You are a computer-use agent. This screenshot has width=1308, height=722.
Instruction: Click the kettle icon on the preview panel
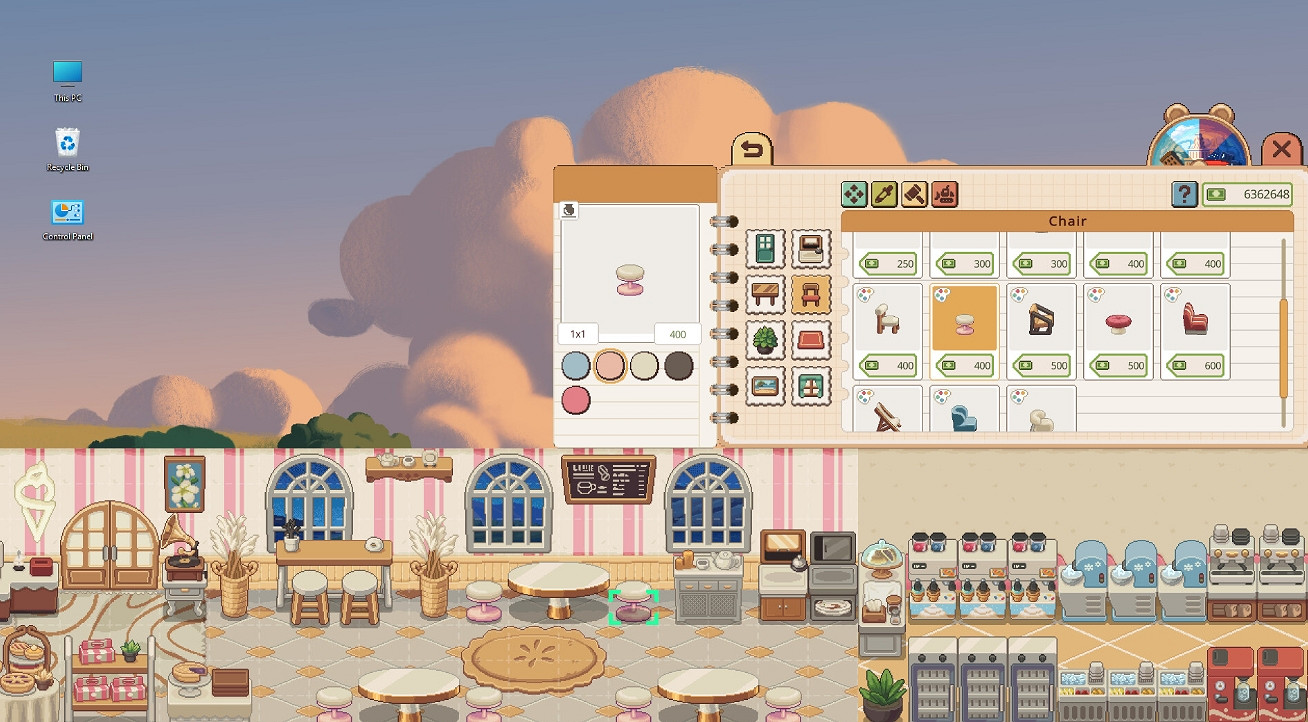pyautogui.click(x=567, y=208)
